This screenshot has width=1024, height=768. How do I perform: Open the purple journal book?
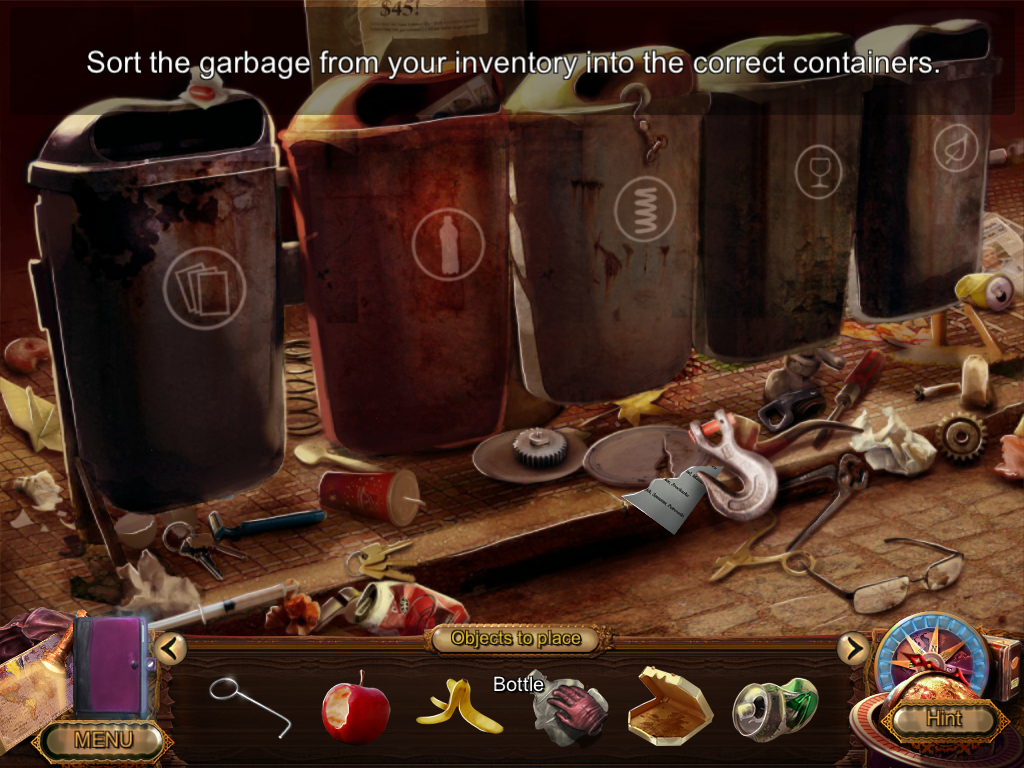[110, 667]
